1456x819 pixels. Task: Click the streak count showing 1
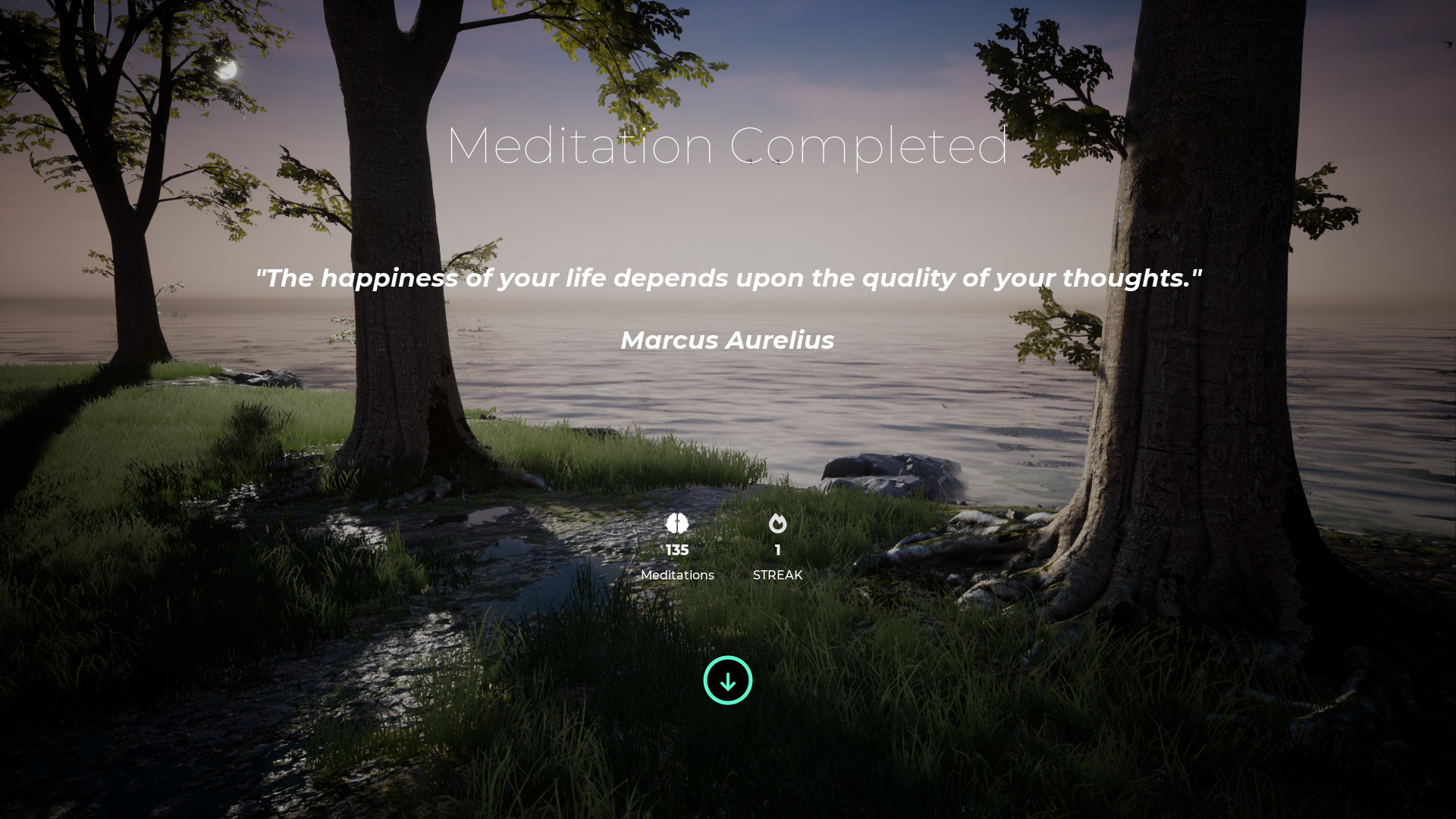[x=777, y=550]
